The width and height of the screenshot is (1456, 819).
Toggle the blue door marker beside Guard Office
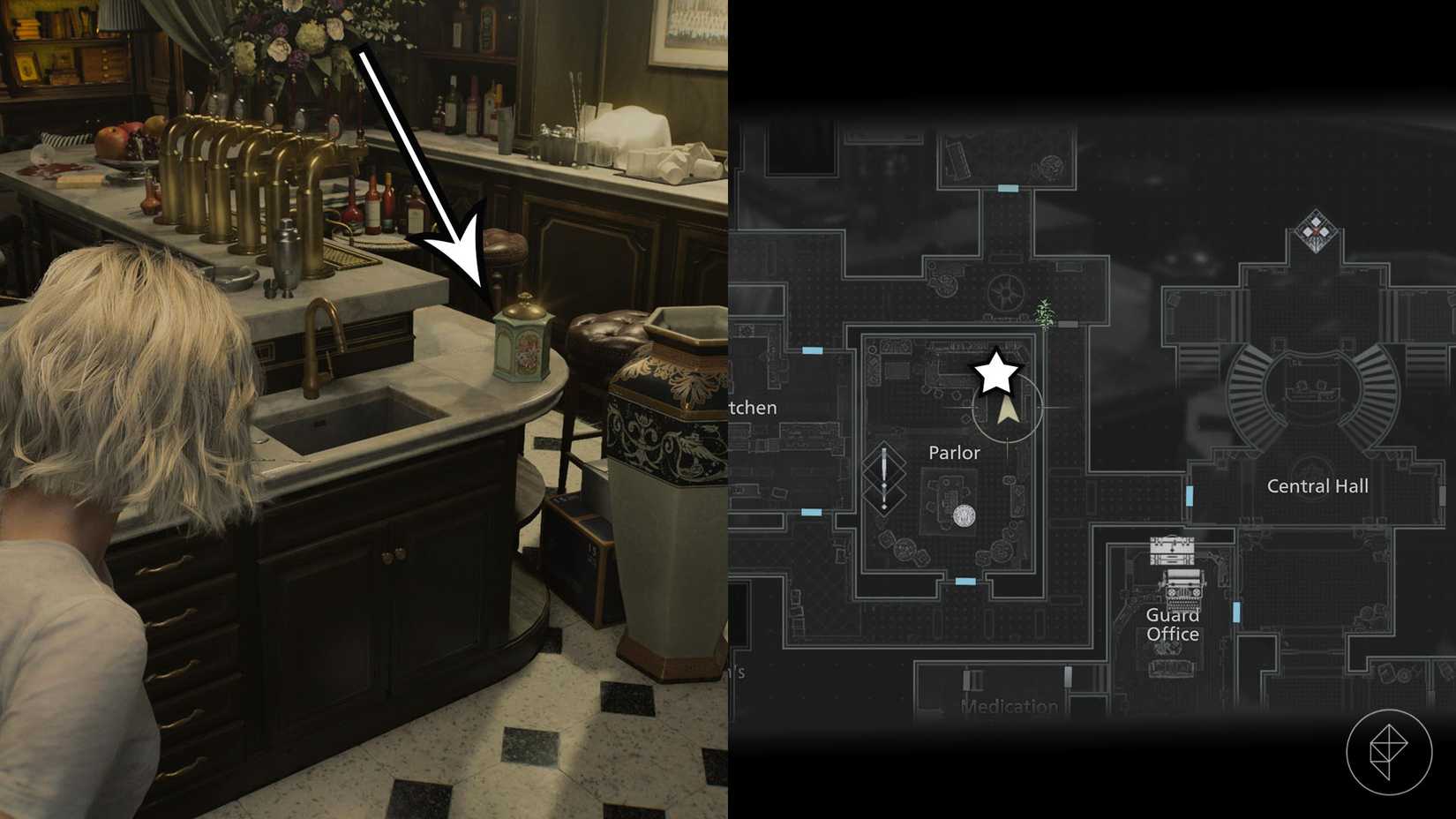pyautogui.click(x=1236, y=609)
